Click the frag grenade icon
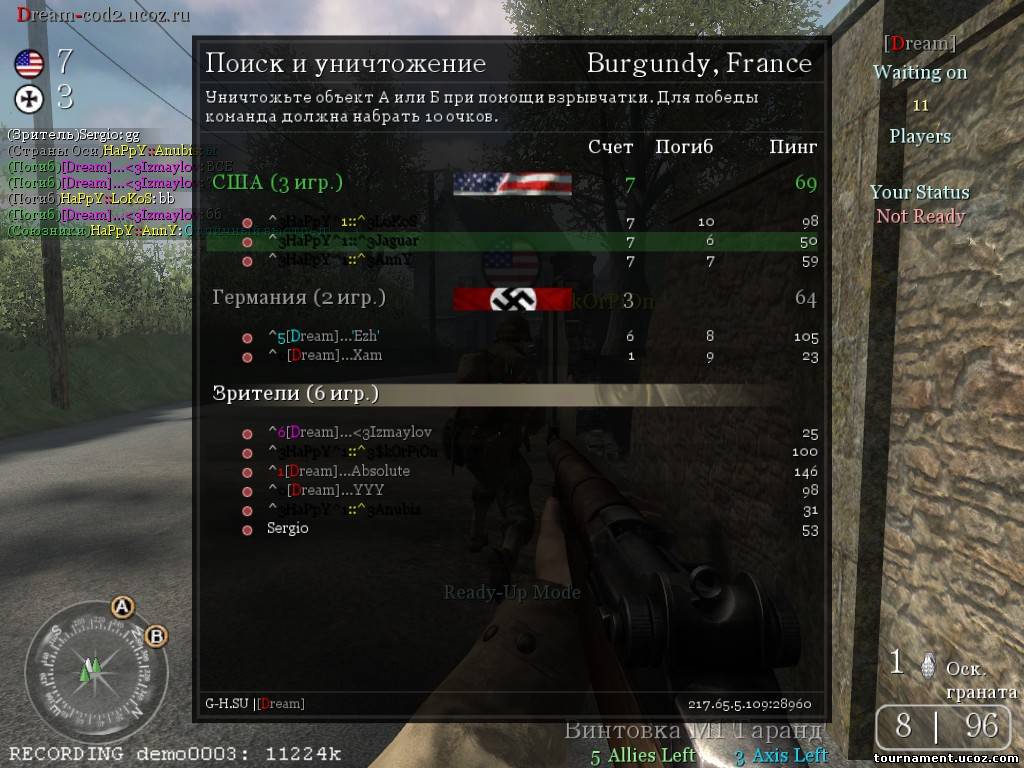Image resolution: width=1024 pixels, height=768 pixels. [x=927, y=664]
